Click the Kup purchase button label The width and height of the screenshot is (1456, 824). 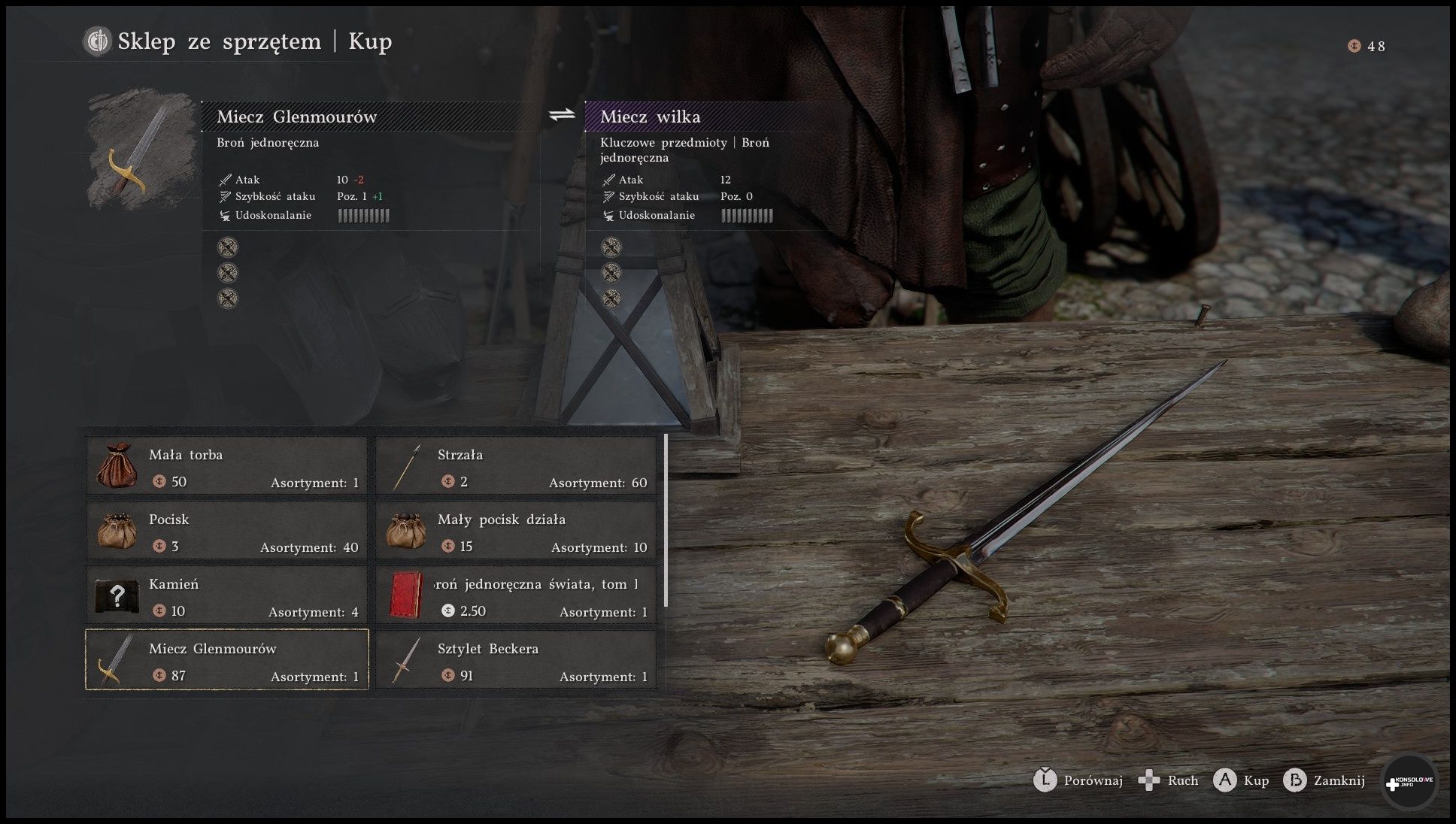(1255, 780)
